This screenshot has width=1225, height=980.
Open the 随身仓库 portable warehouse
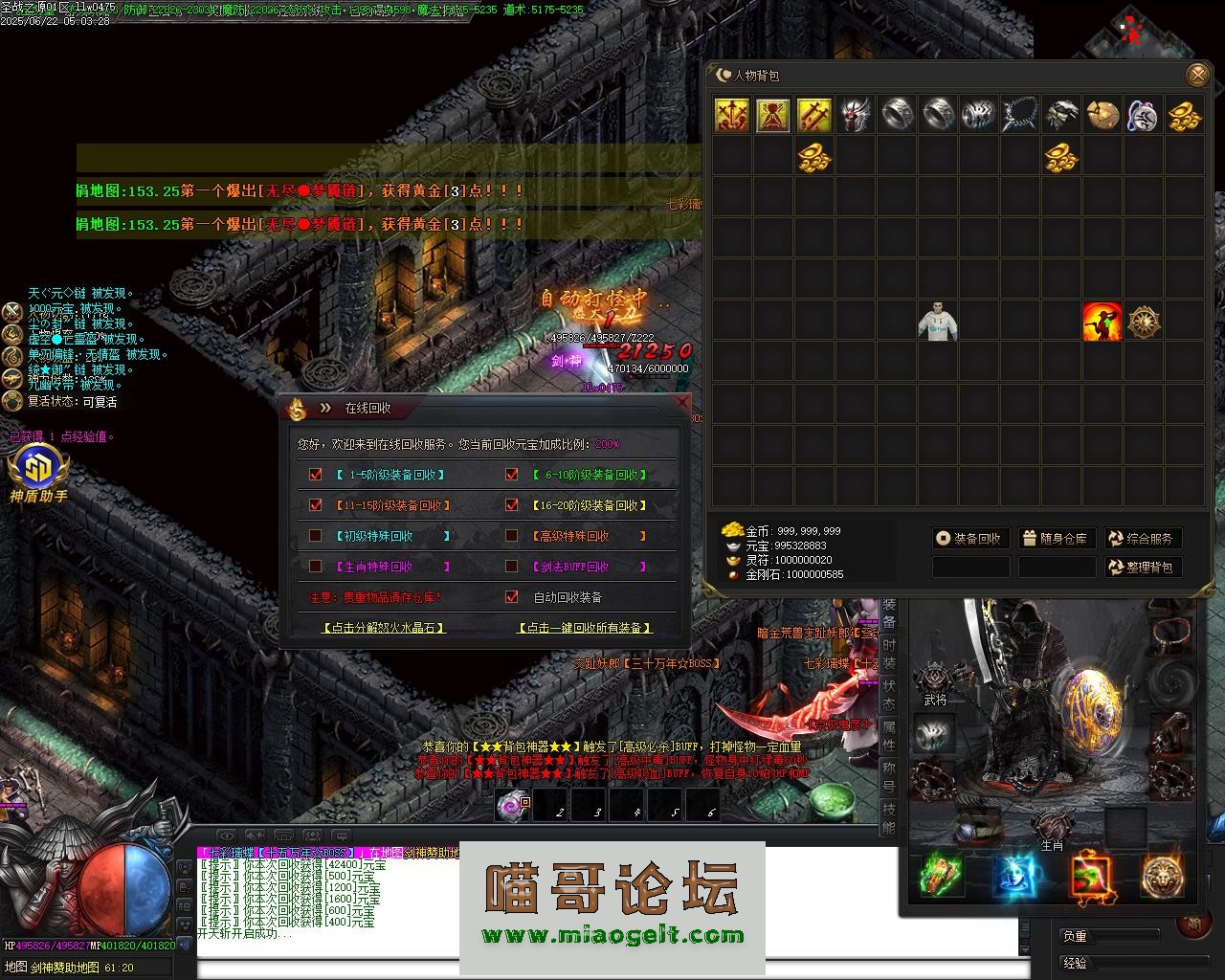pos(1055,539)
